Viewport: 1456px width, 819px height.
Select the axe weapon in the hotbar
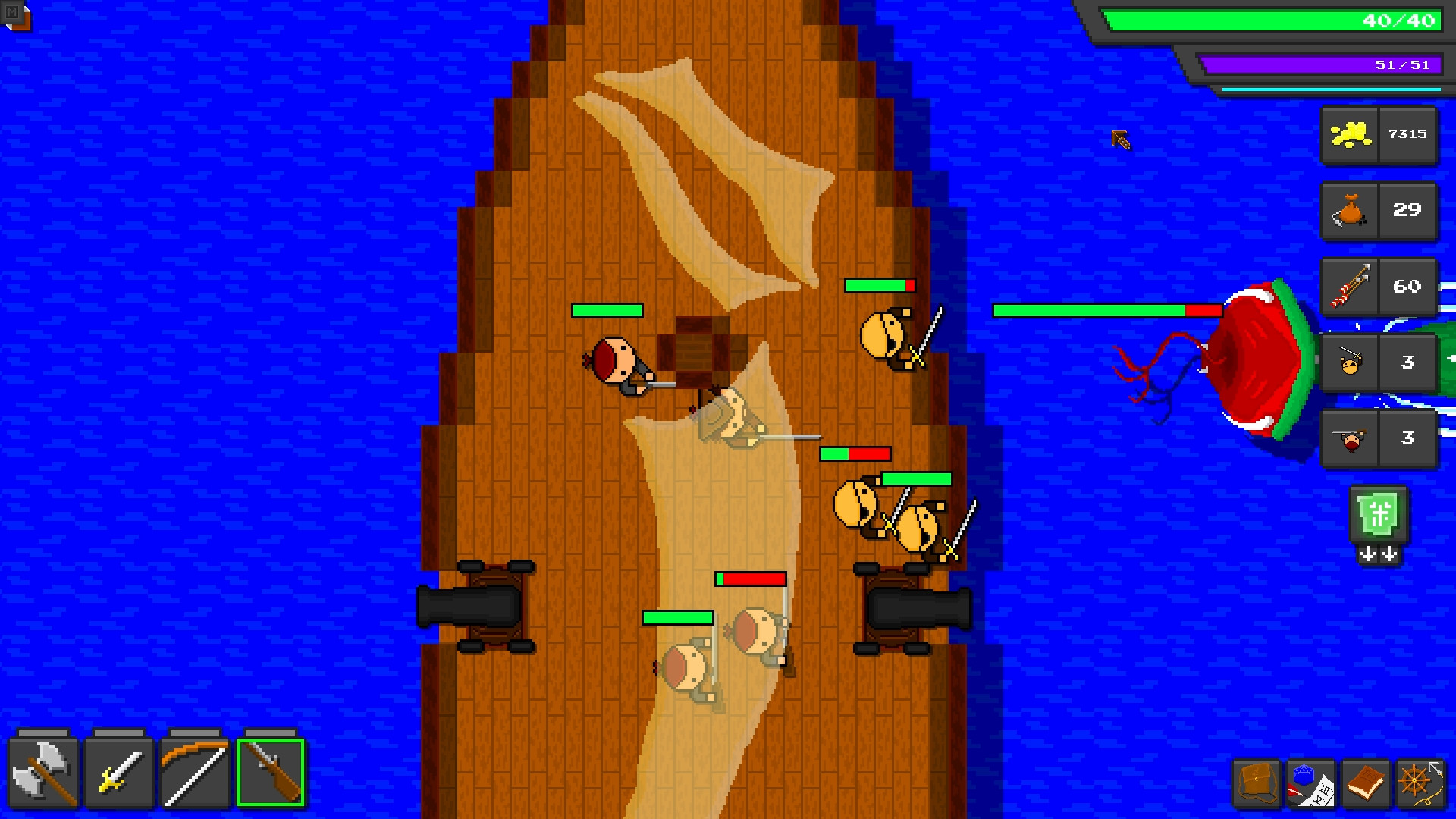(x=42, y=770)
